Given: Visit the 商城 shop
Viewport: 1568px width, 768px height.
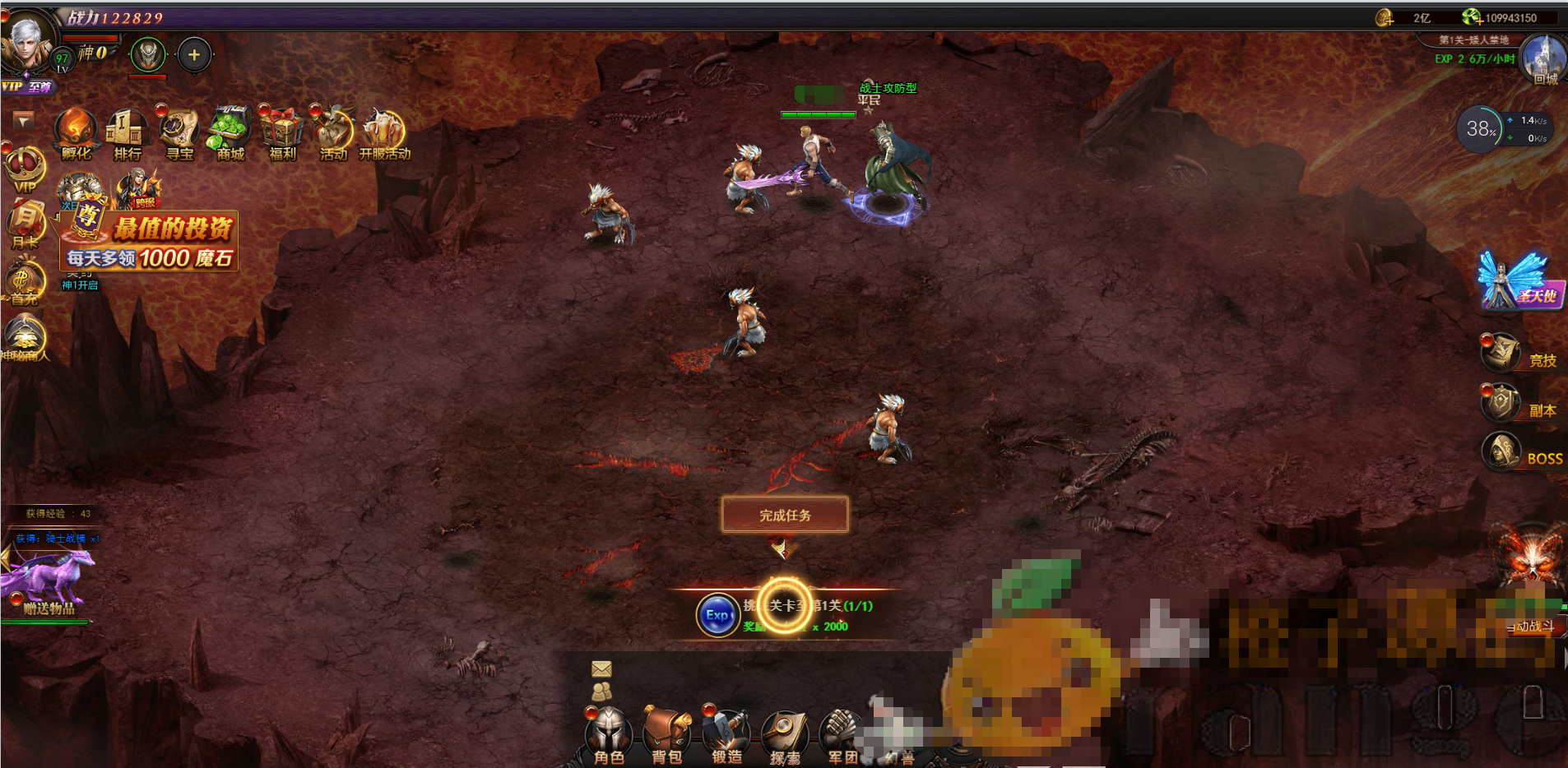Looking at the screenshot, I should pyautogui.click(x=230, y=134).
